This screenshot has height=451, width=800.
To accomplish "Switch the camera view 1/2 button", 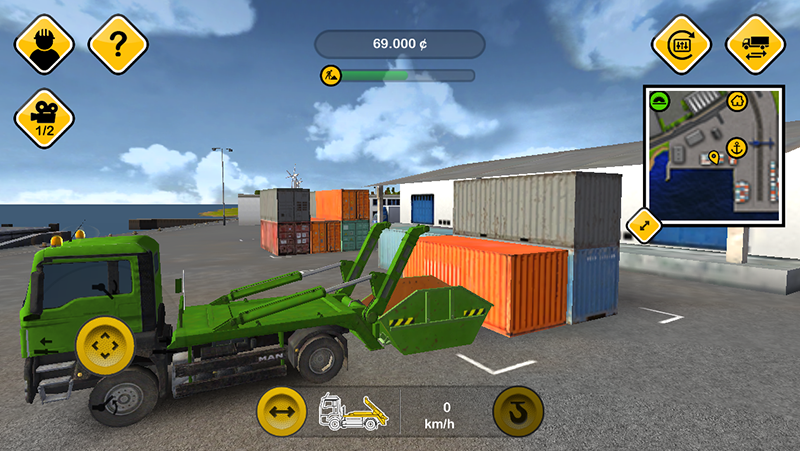I will click(44, 119).
